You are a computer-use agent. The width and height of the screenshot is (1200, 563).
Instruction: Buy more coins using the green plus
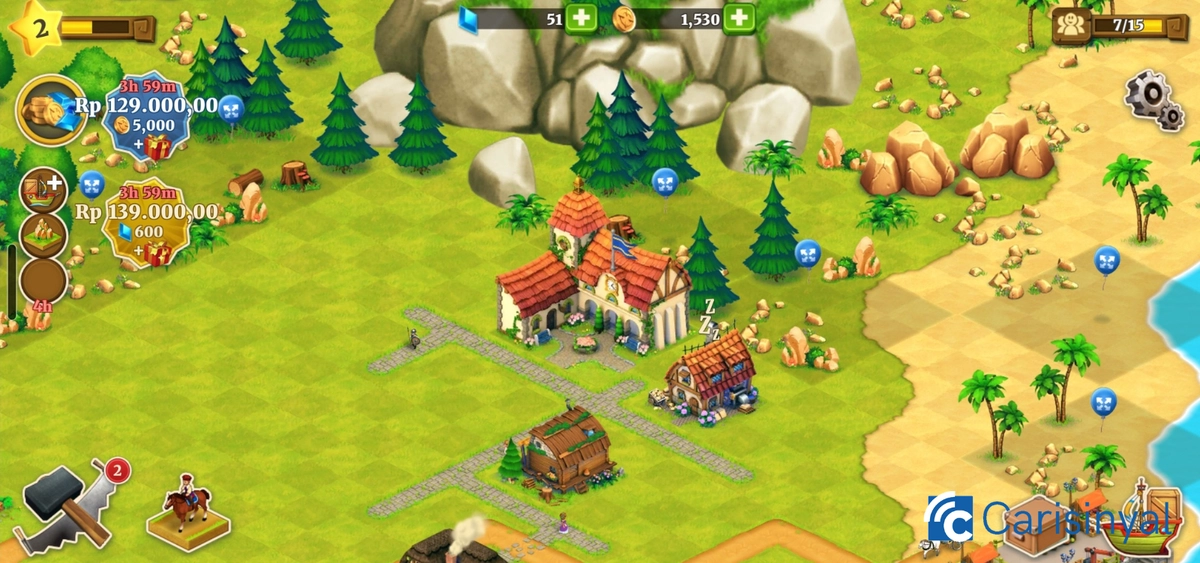point(738,17)
